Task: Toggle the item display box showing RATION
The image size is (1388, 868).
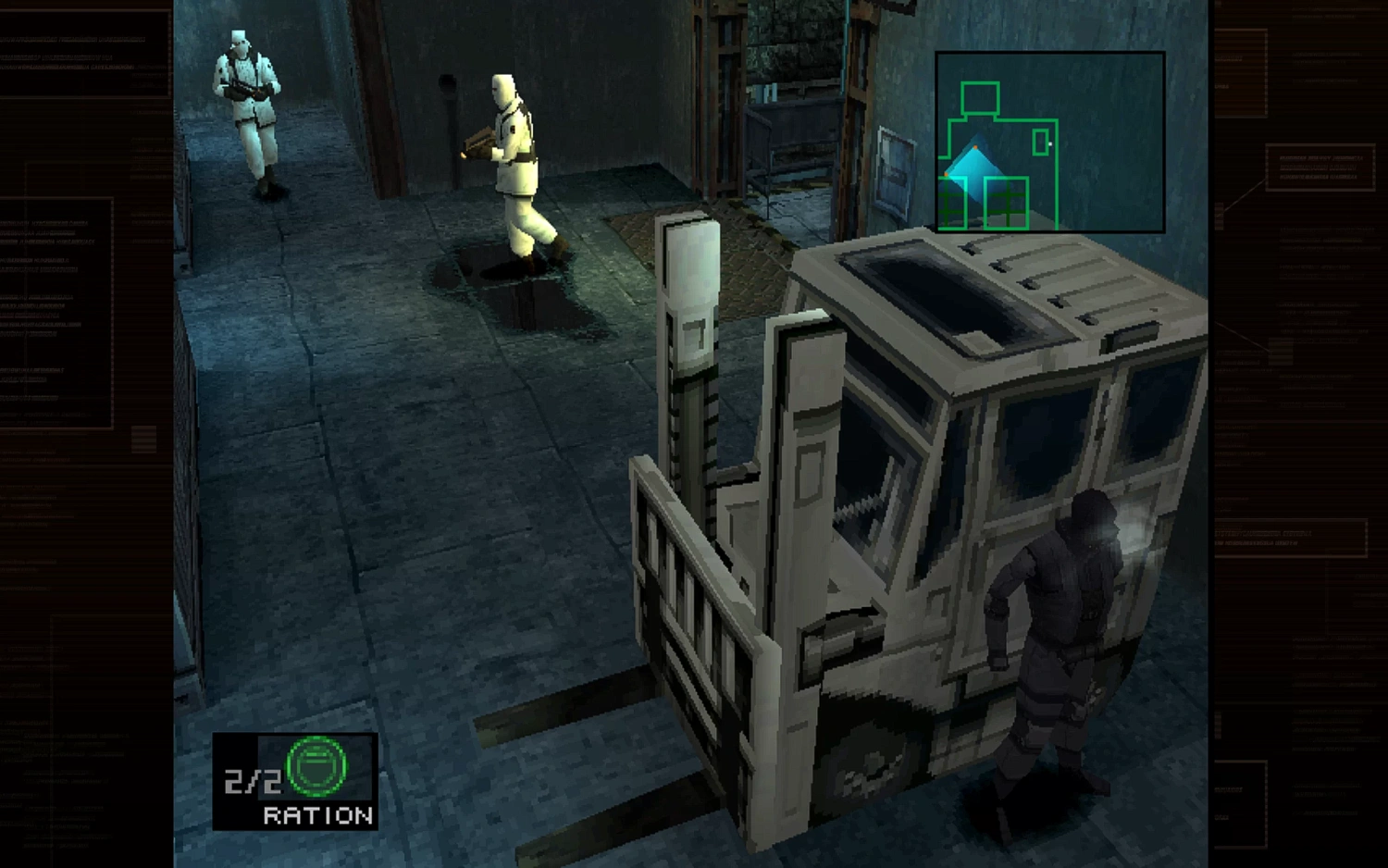Action: (x=294, y=780)
